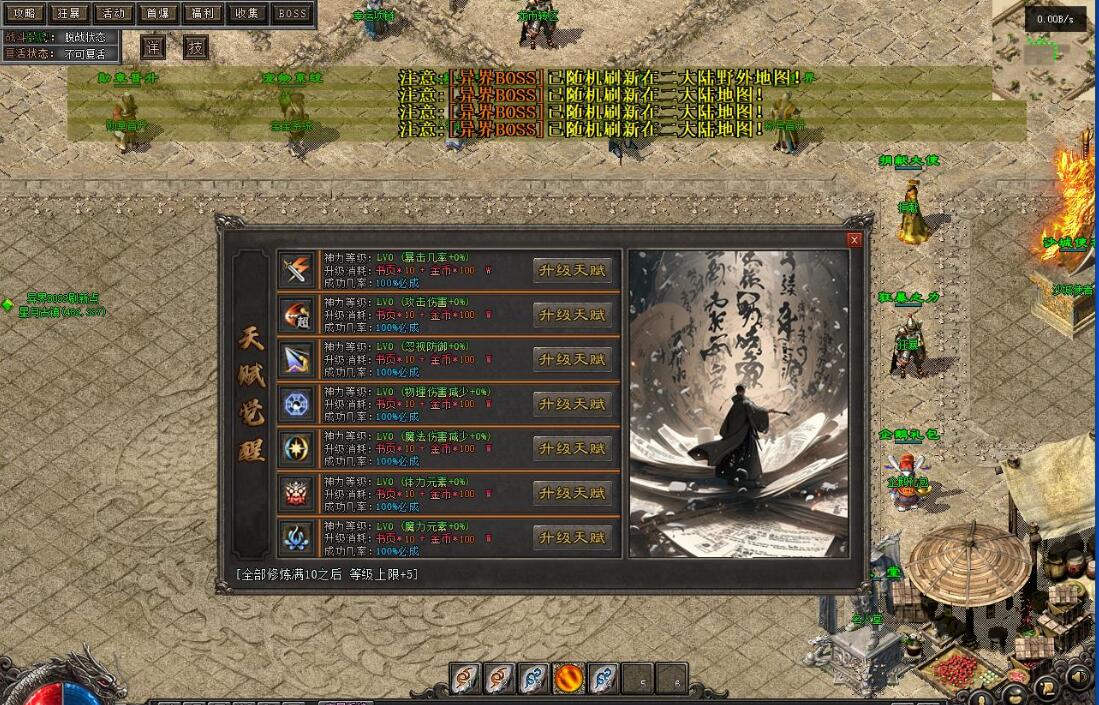1099x705 pixels.
Task: Upgrade the 攻击伤害 attack damage talent
Action: pyautogui.click(x=572, y=315)
